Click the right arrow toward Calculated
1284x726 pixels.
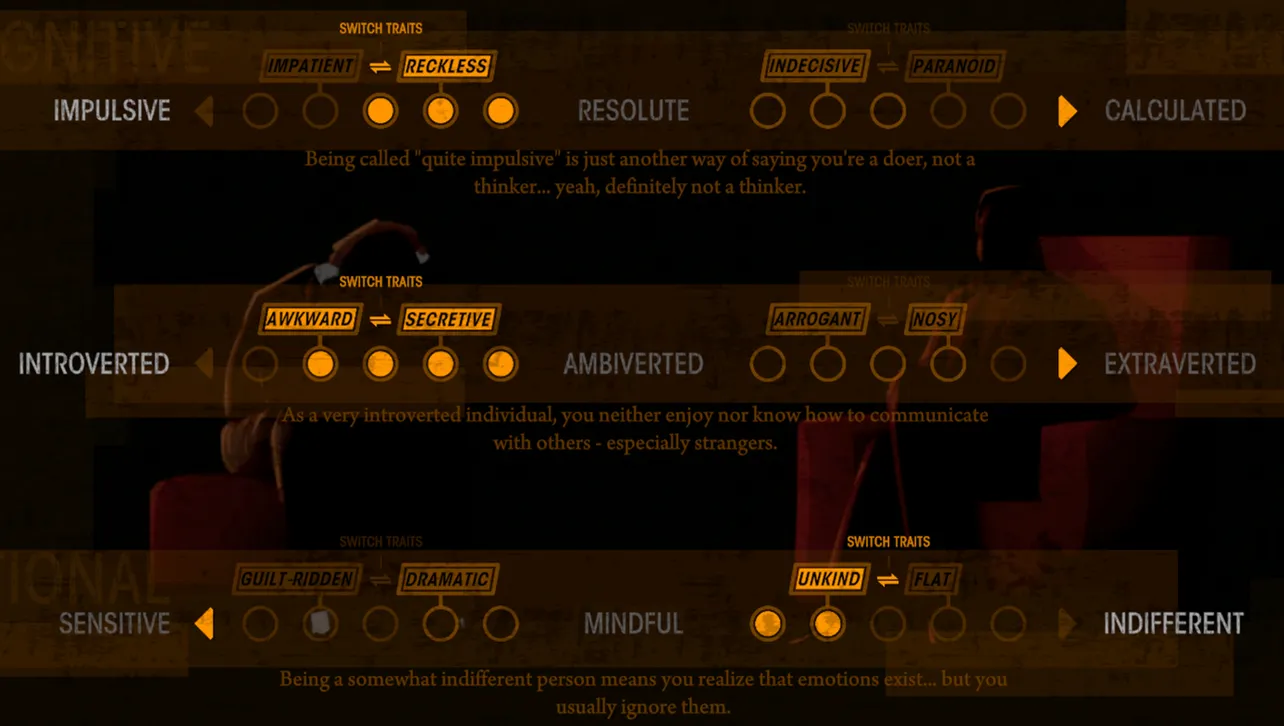1065,111
